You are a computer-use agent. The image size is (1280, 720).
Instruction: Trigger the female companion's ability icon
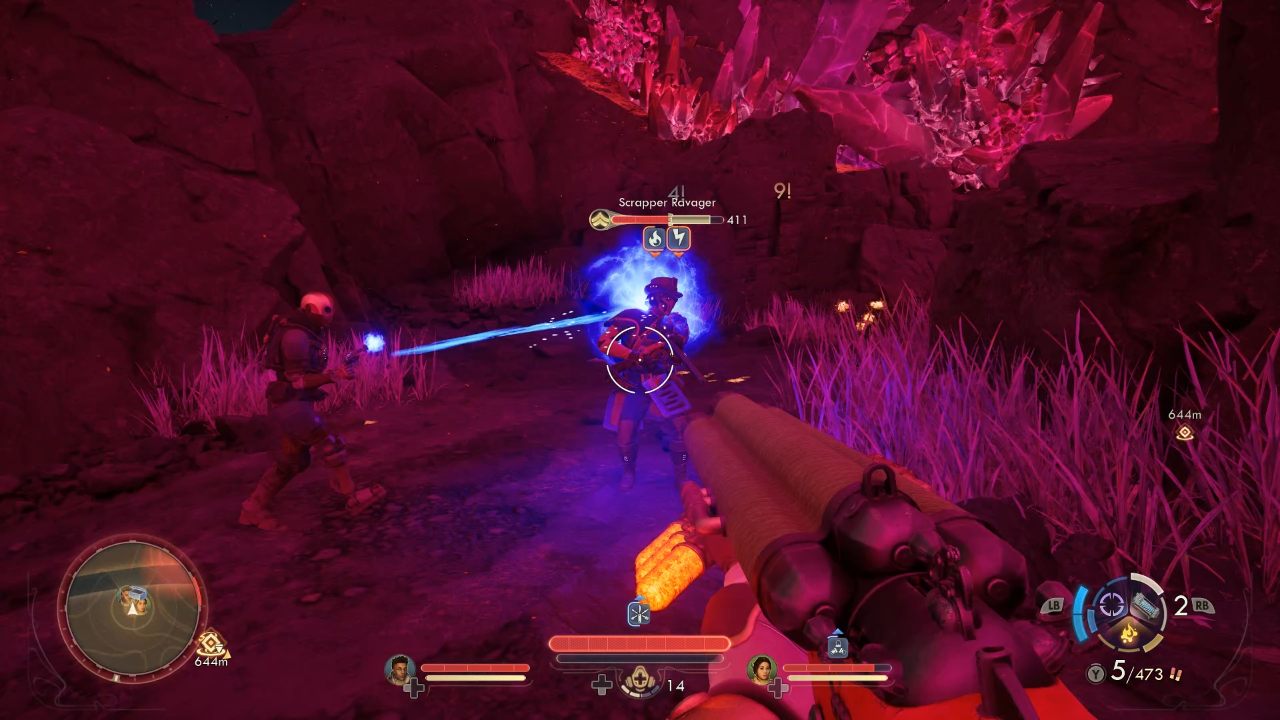pos(838,647)
